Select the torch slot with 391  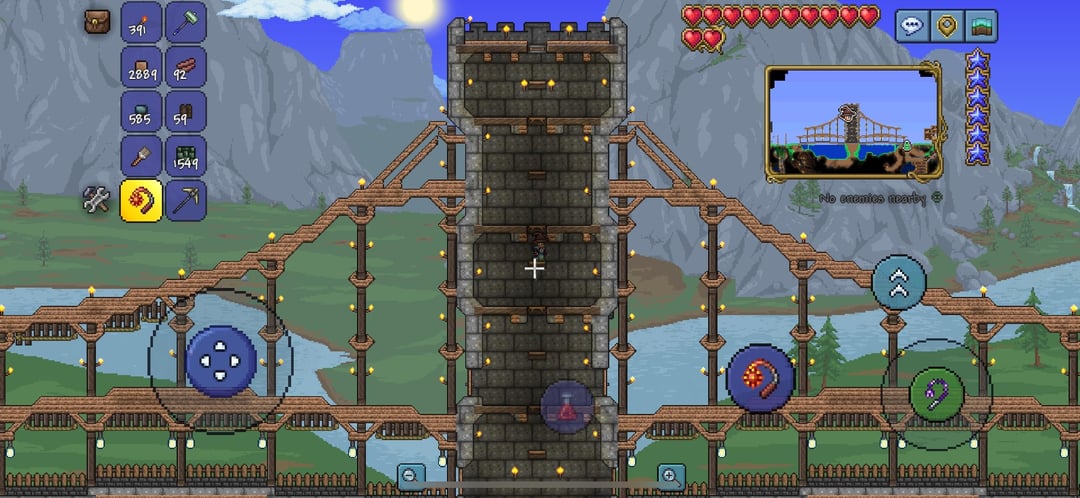141,22
